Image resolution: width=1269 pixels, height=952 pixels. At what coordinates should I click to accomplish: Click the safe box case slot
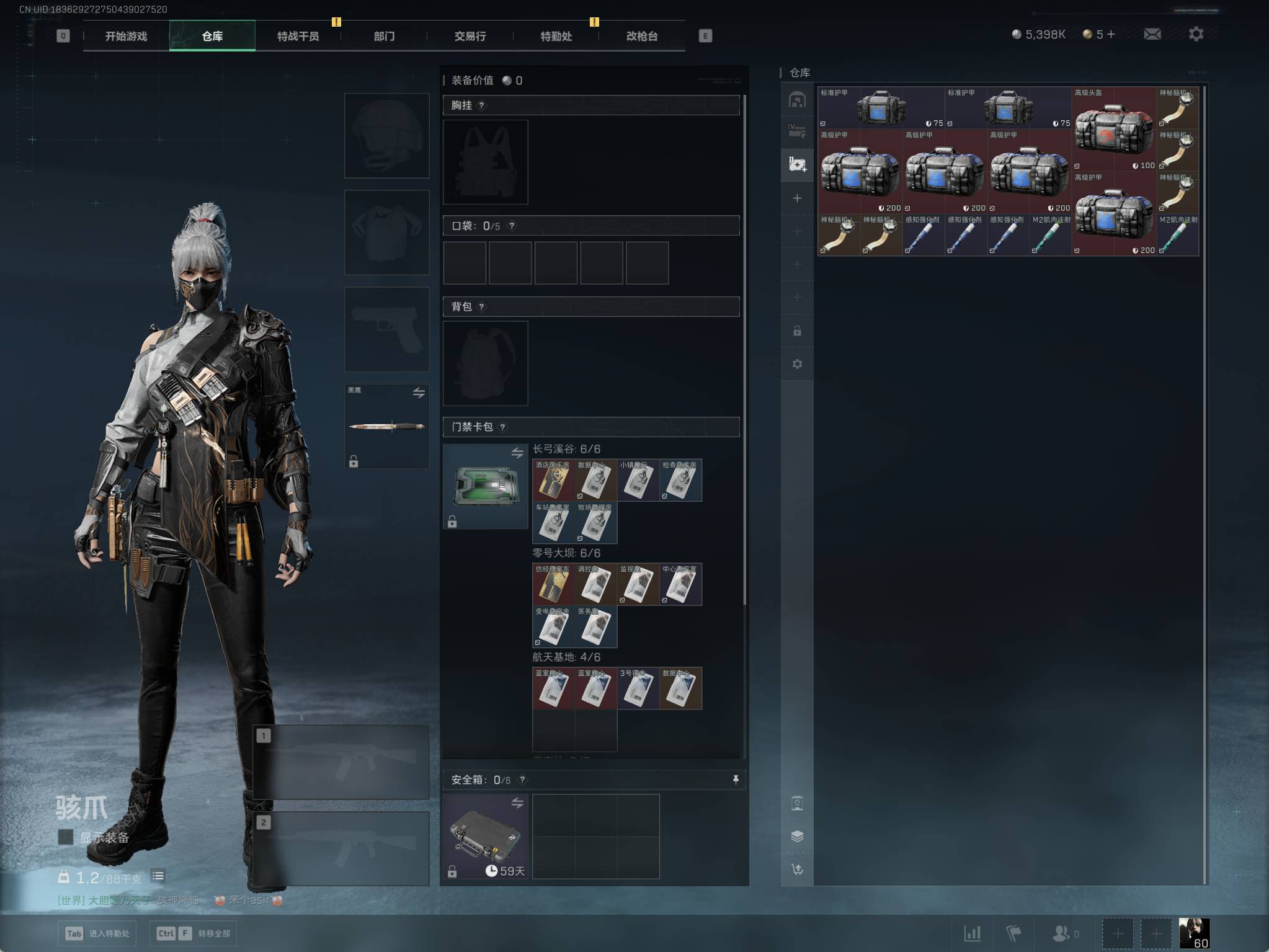[x=485, y=836]
